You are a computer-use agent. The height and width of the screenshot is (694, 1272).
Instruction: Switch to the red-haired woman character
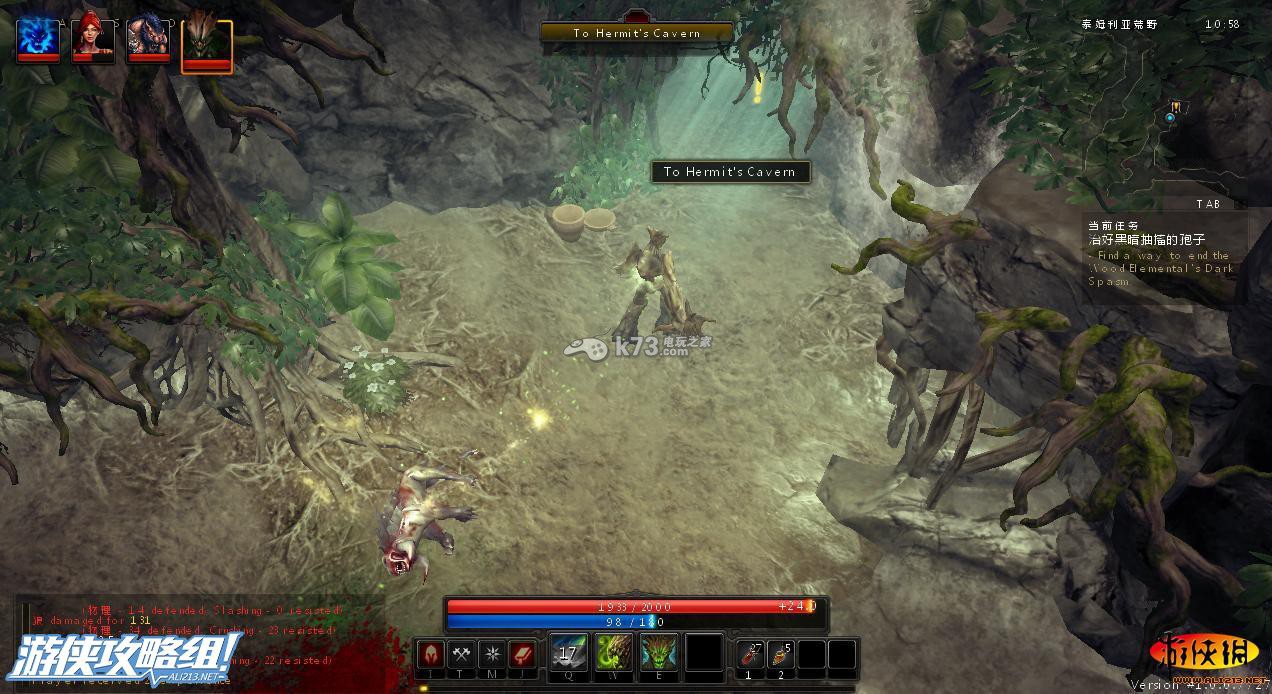92,40
